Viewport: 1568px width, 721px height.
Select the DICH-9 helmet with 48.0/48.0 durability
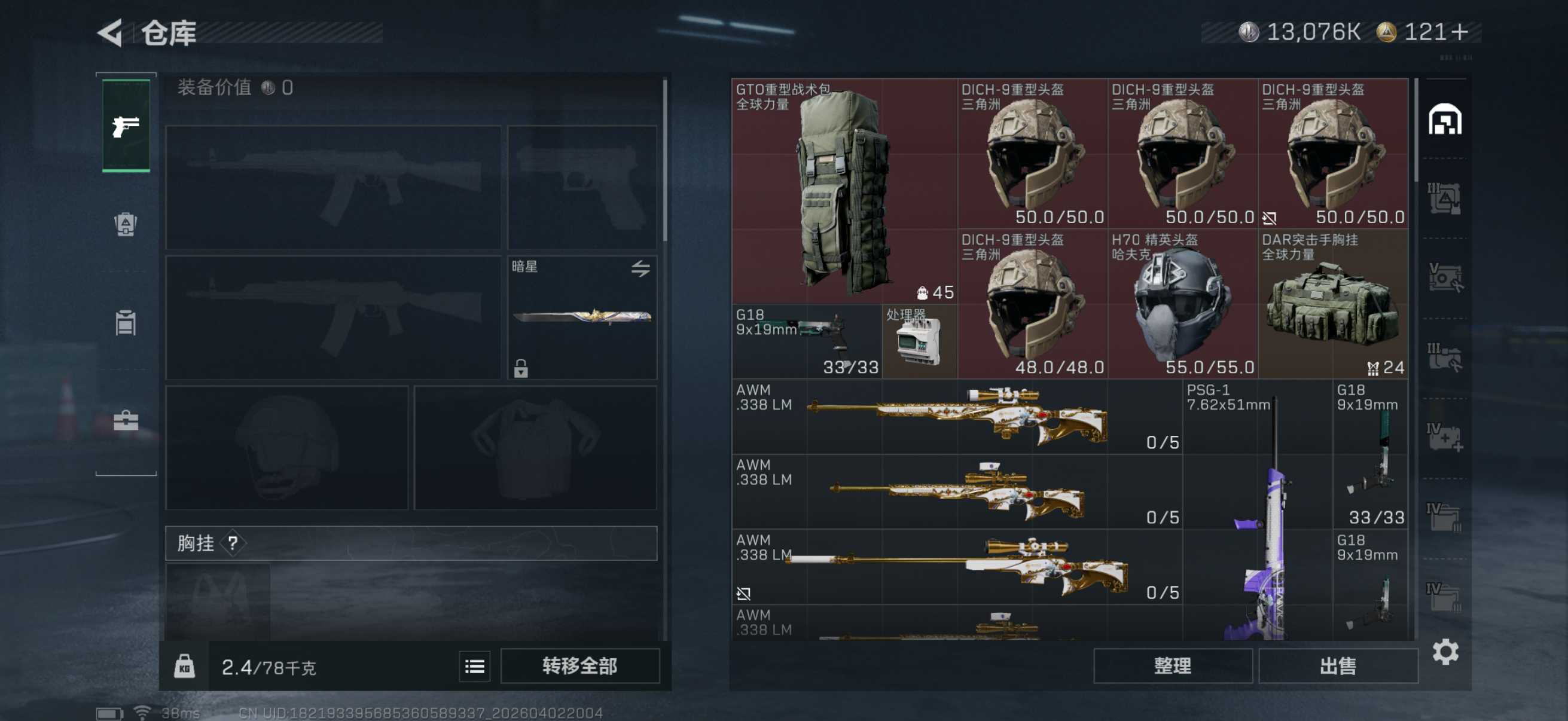[1032, 304]
